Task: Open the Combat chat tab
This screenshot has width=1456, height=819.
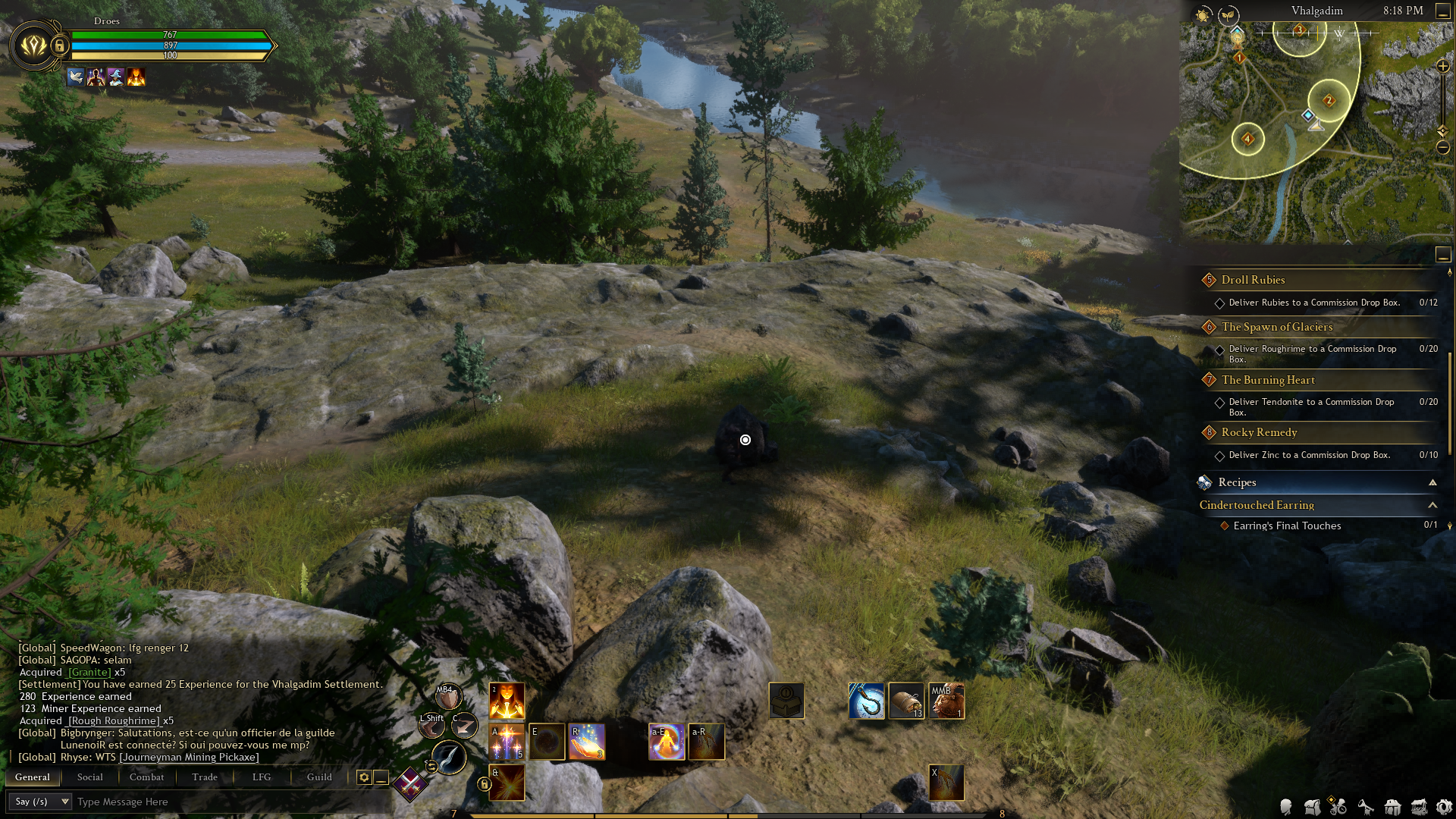Action: (146, 777)
